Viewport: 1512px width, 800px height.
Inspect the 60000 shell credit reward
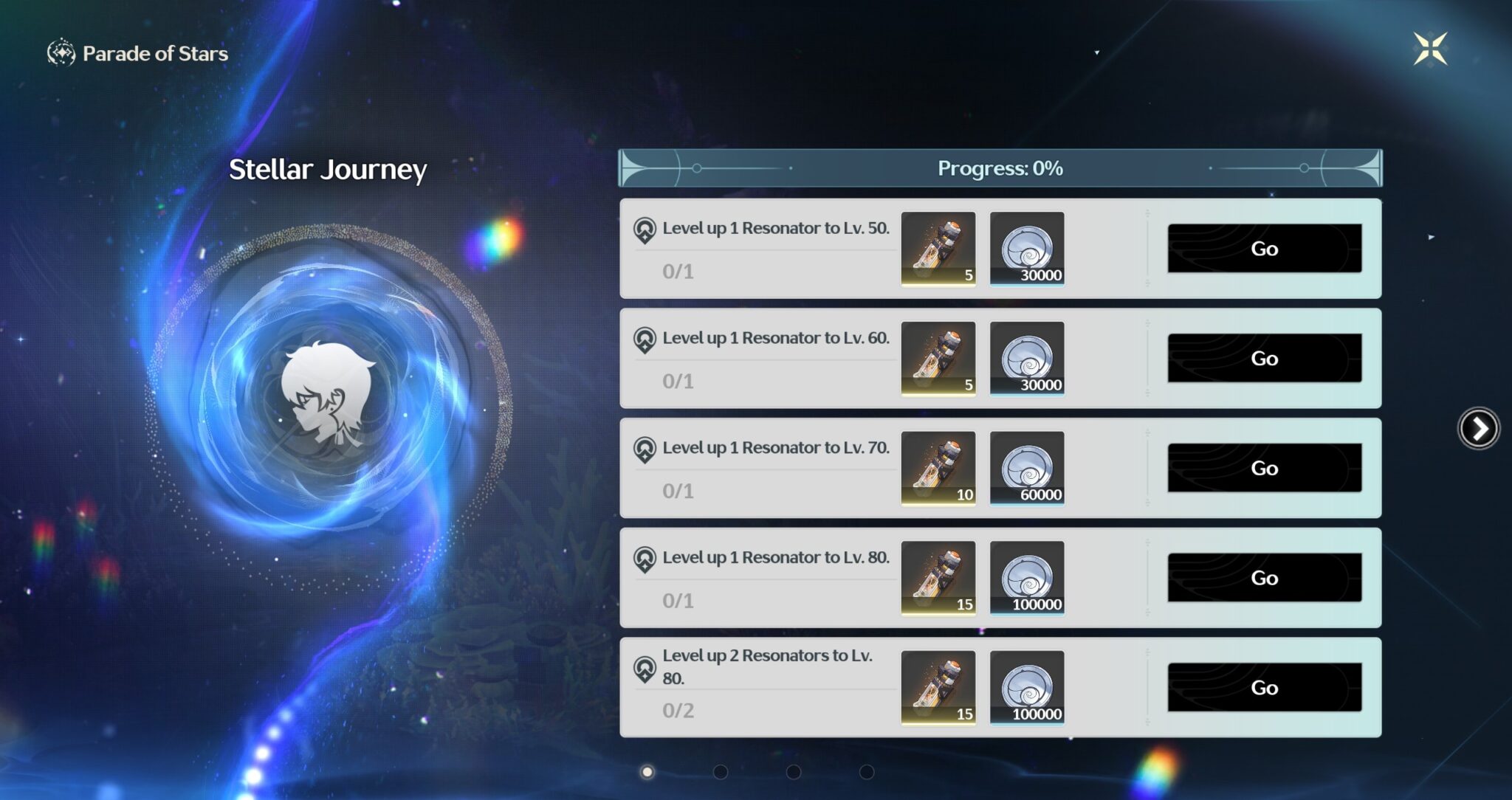(x=1027, y=468)
